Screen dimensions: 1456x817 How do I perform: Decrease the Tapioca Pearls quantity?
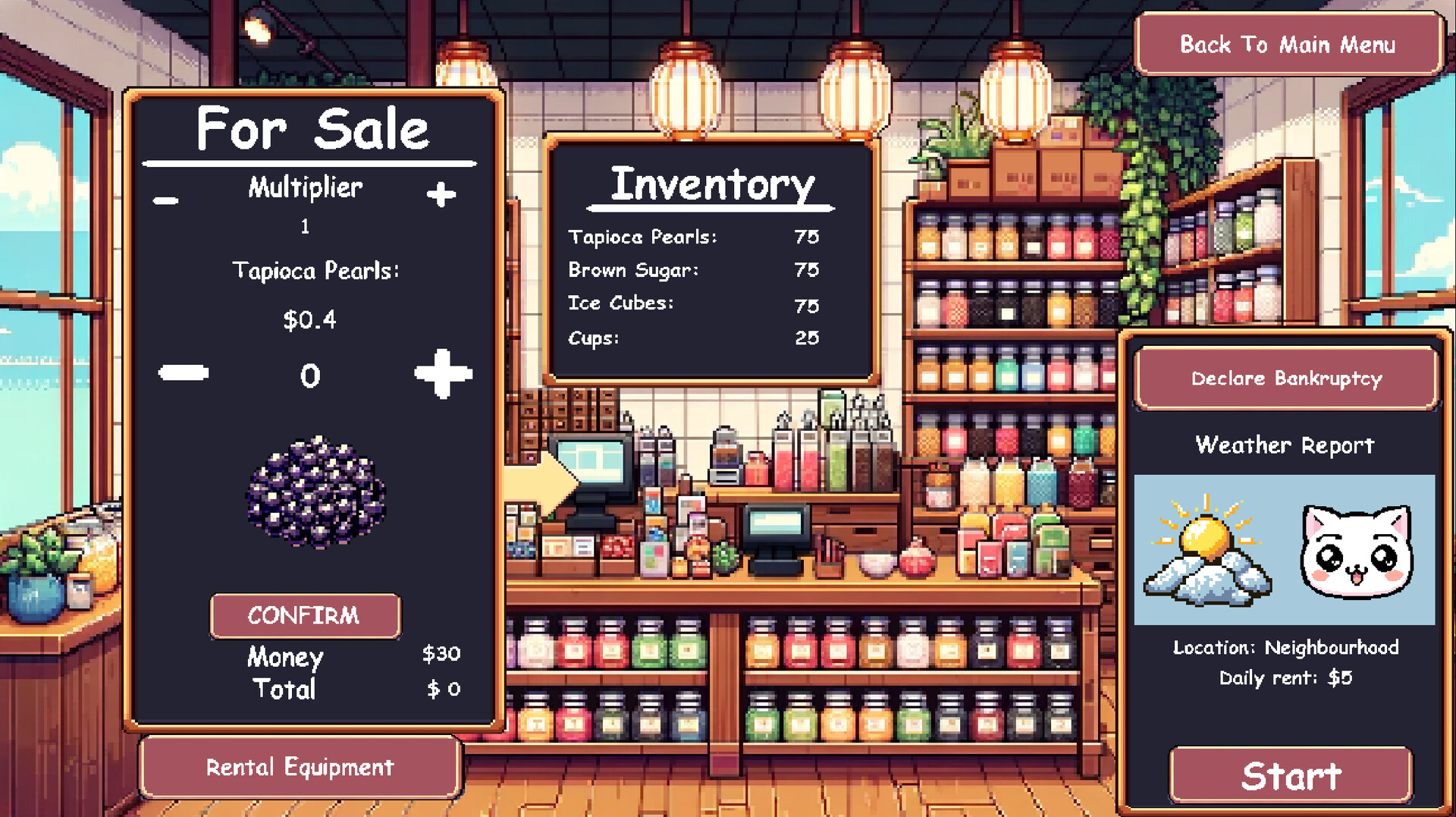[x=182, y=373]
